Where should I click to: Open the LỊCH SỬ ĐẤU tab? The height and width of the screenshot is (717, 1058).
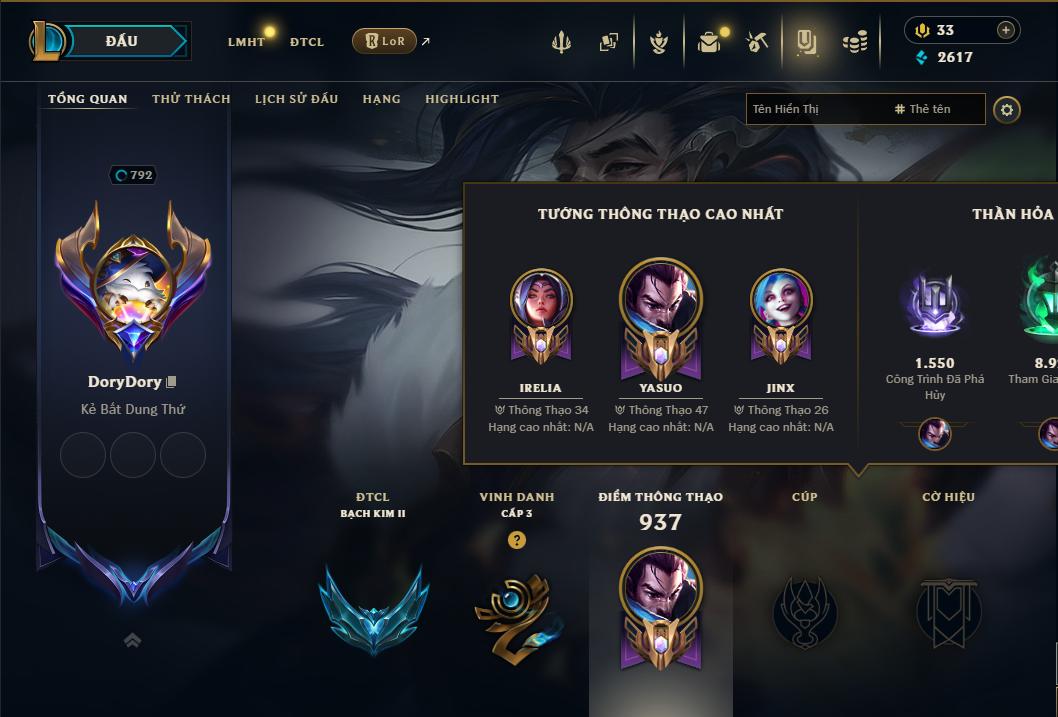pos(296,99)
